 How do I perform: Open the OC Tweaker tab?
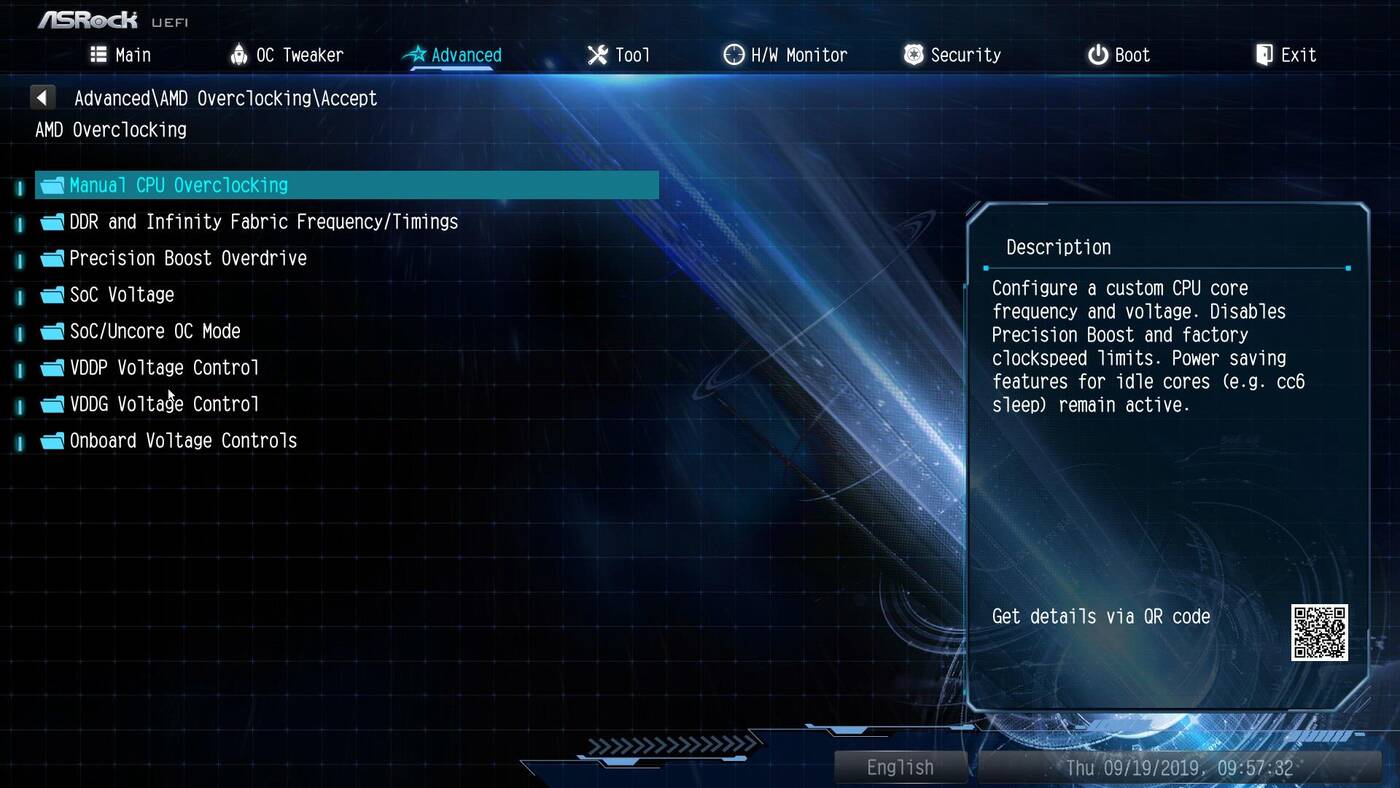tap(286, 55)
